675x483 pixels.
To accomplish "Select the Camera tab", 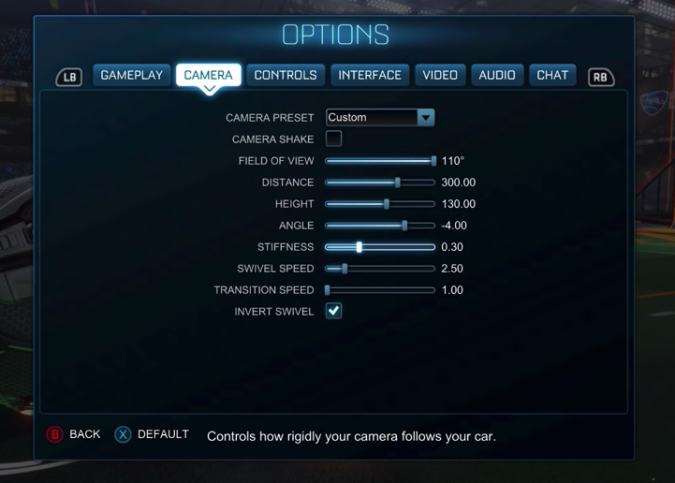I will tap(208, 75).
